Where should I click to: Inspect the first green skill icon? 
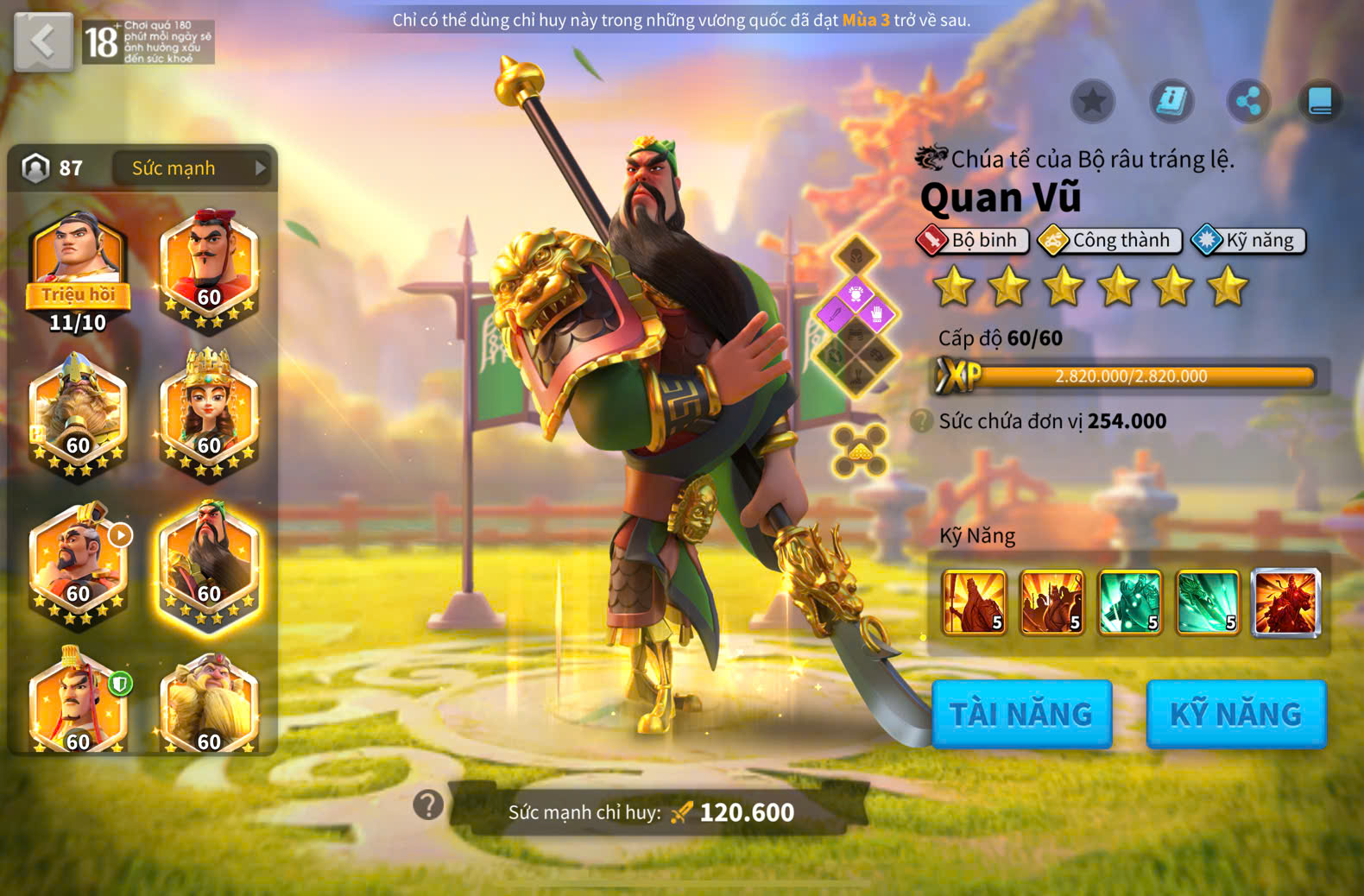1129,603
